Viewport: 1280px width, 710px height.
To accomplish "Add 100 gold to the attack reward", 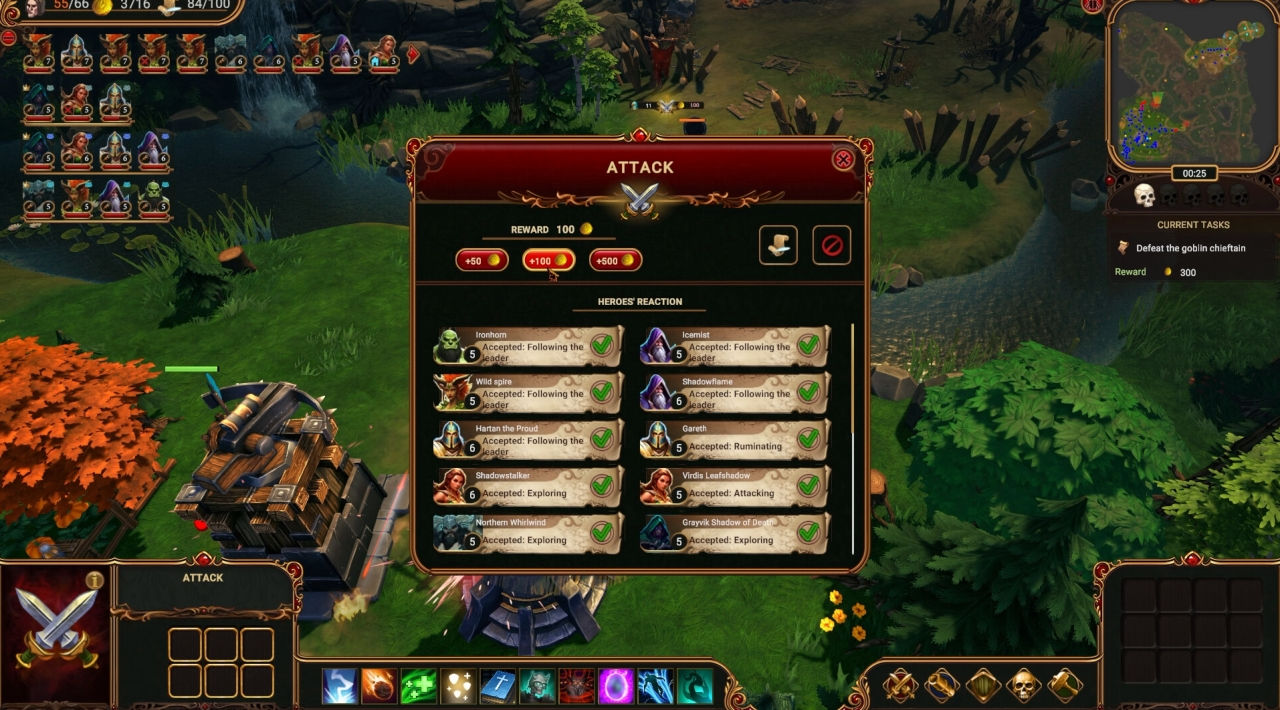I will [548, 261].
